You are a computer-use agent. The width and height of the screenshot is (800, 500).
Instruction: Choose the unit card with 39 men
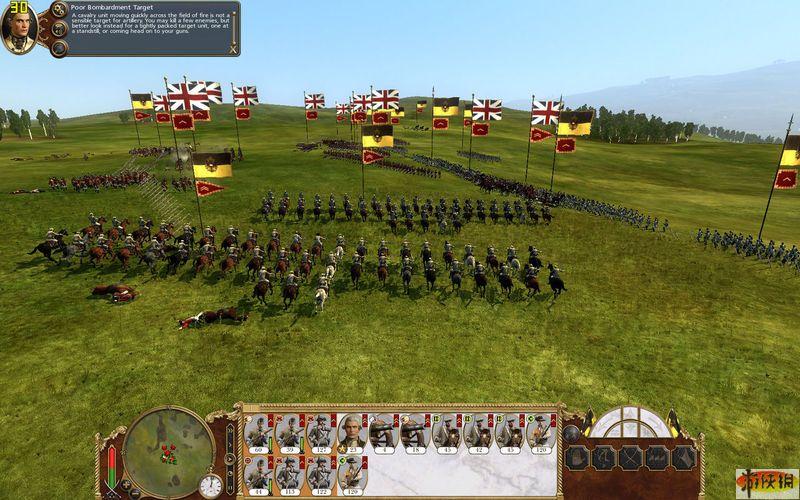coord(289,433)
